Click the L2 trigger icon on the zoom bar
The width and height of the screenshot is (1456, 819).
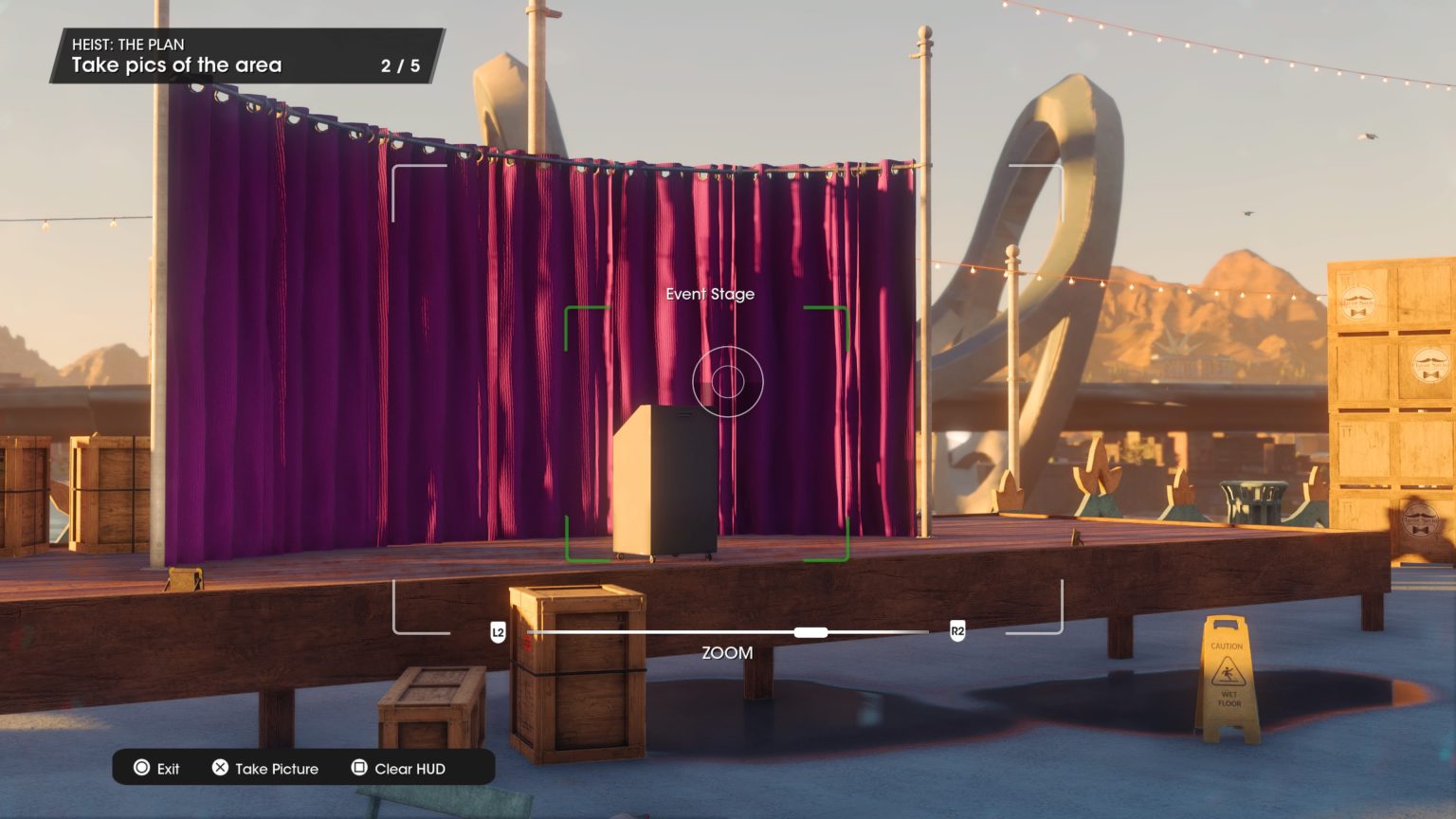496,630
